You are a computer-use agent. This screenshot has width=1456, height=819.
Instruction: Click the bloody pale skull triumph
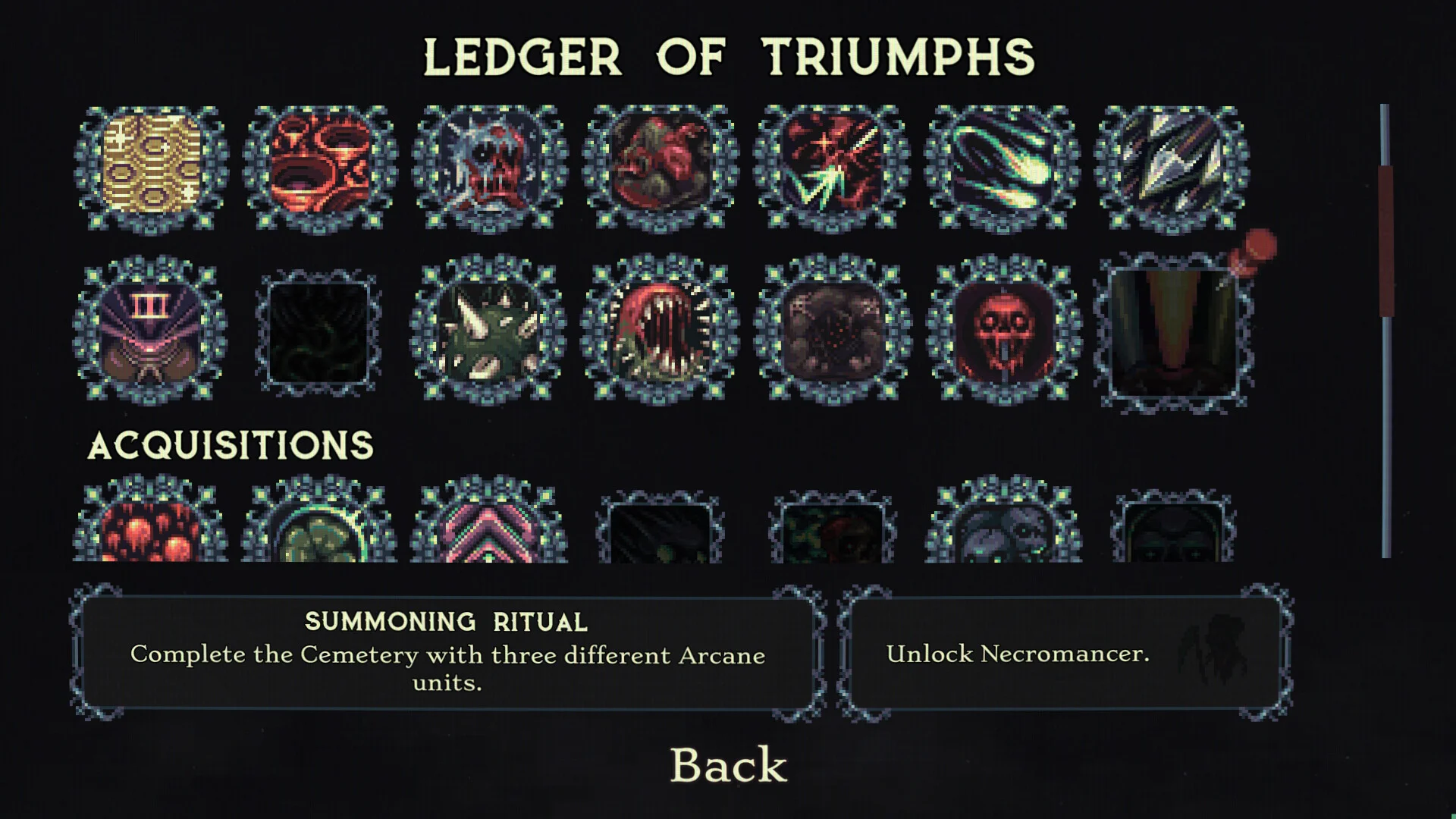490,168
